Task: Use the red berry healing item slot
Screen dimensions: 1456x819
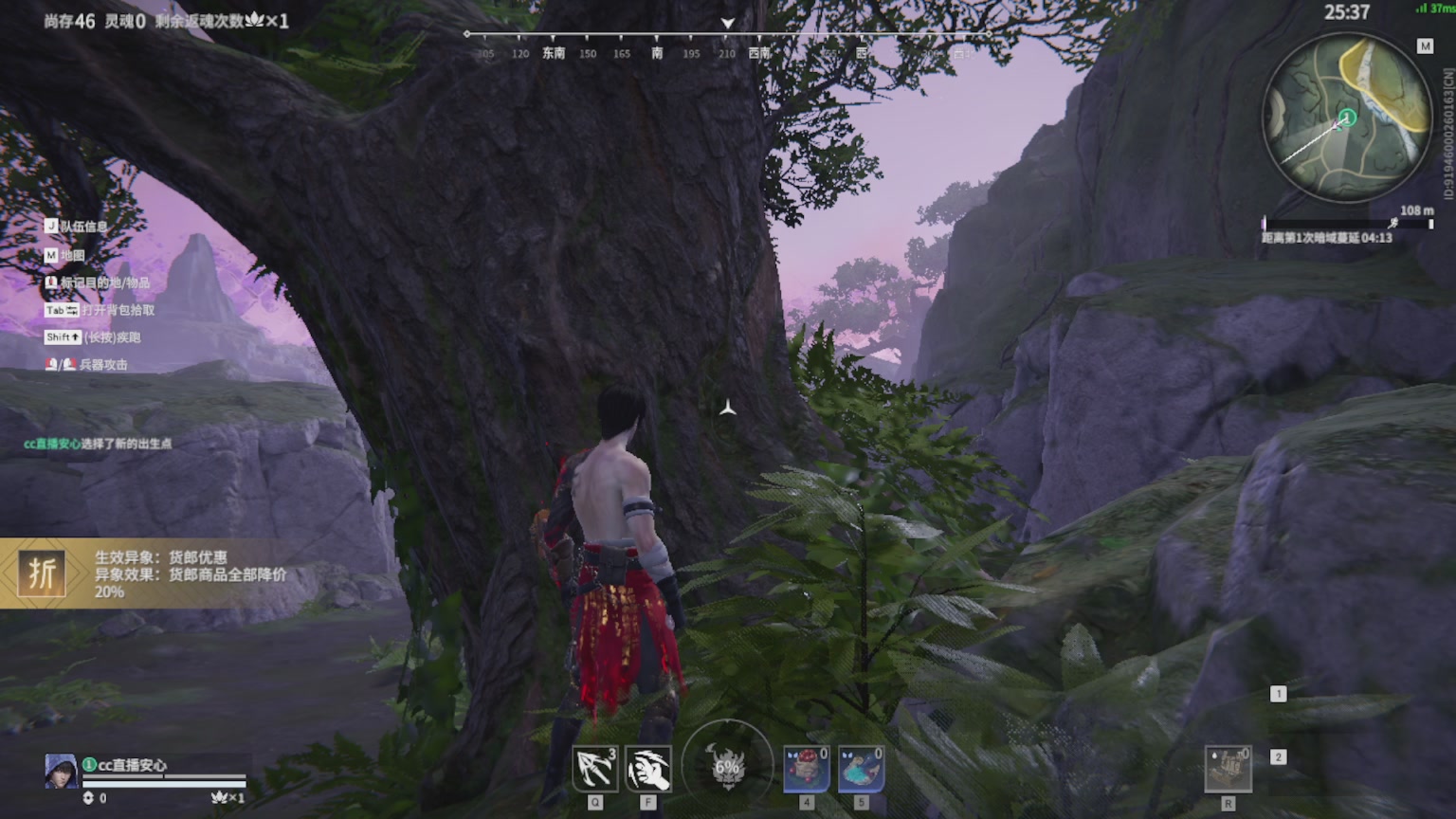Action: click(807, 769)
